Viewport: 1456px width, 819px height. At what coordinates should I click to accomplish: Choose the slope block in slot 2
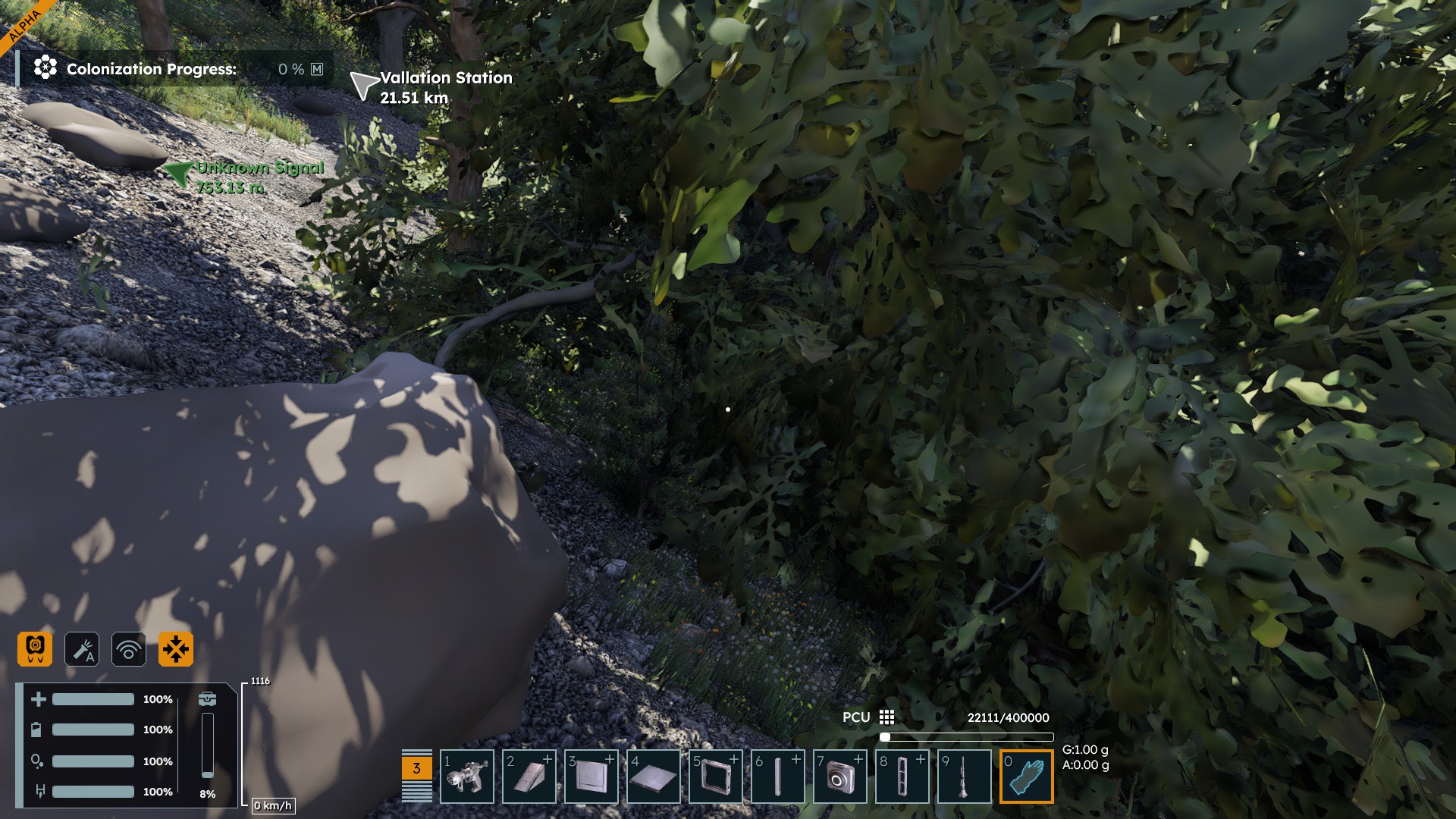529,777
